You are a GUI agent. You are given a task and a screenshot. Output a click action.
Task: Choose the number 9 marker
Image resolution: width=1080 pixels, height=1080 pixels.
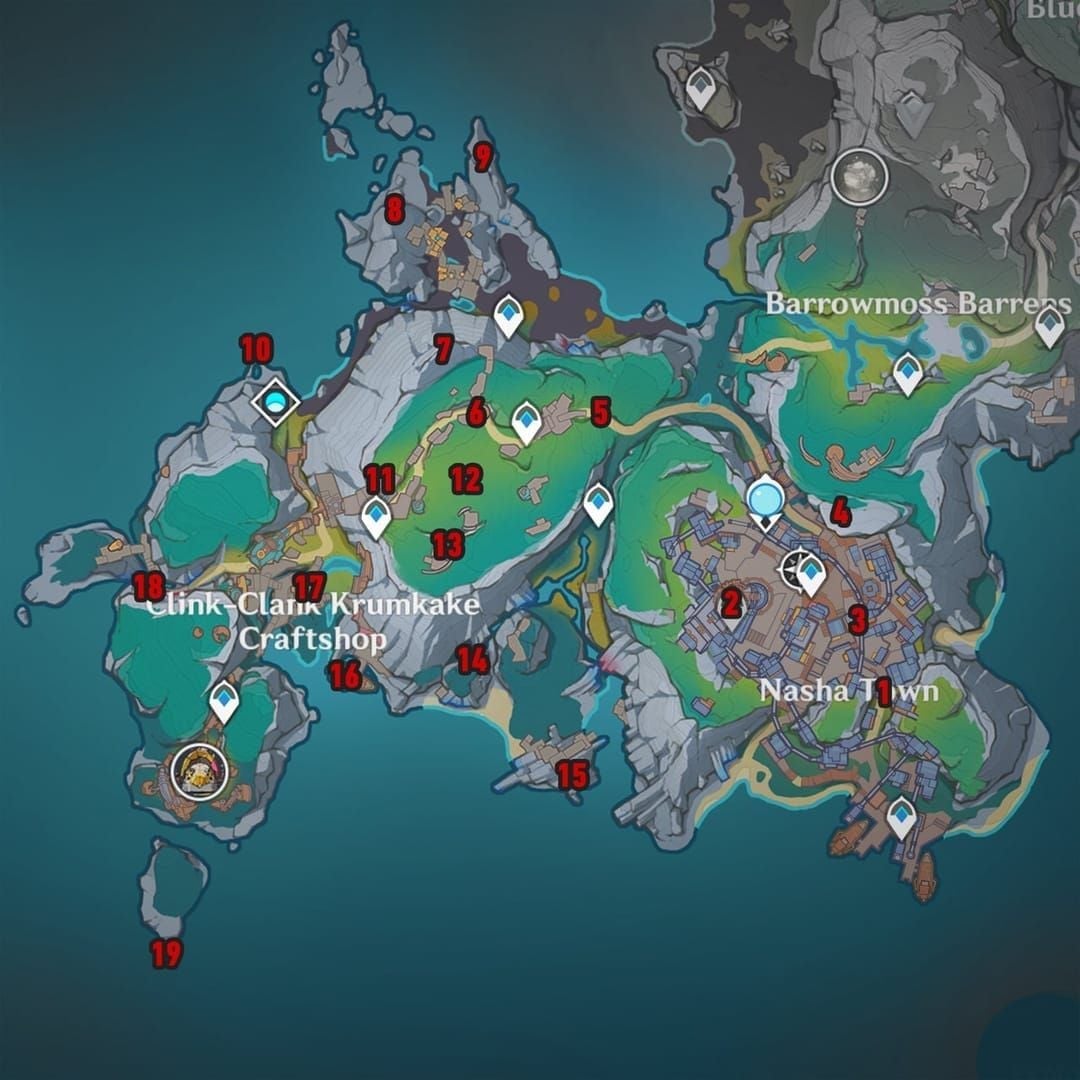(x=484, y=157)
